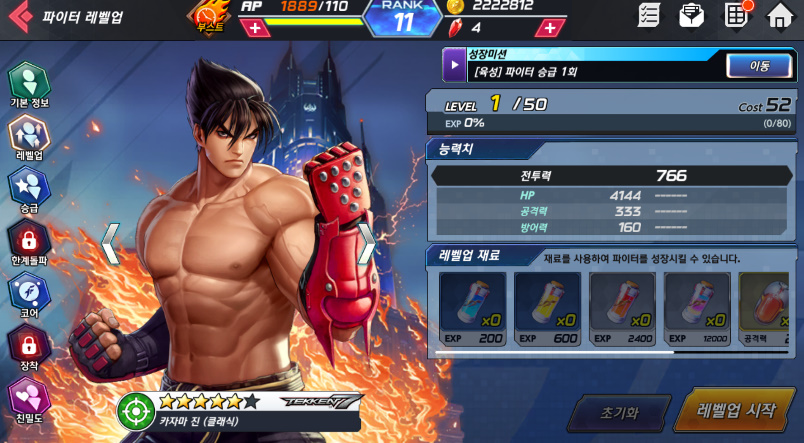804x443 pixels.
Task: Select the EXP 200 blue capsule
Action: 472,308
